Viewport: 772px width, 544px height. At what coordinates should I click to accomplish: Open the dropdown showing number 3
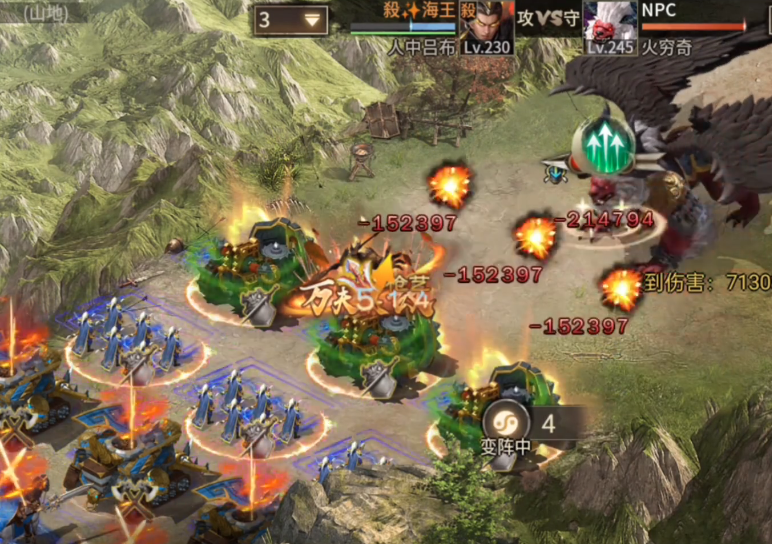click(x=291, y=20)
